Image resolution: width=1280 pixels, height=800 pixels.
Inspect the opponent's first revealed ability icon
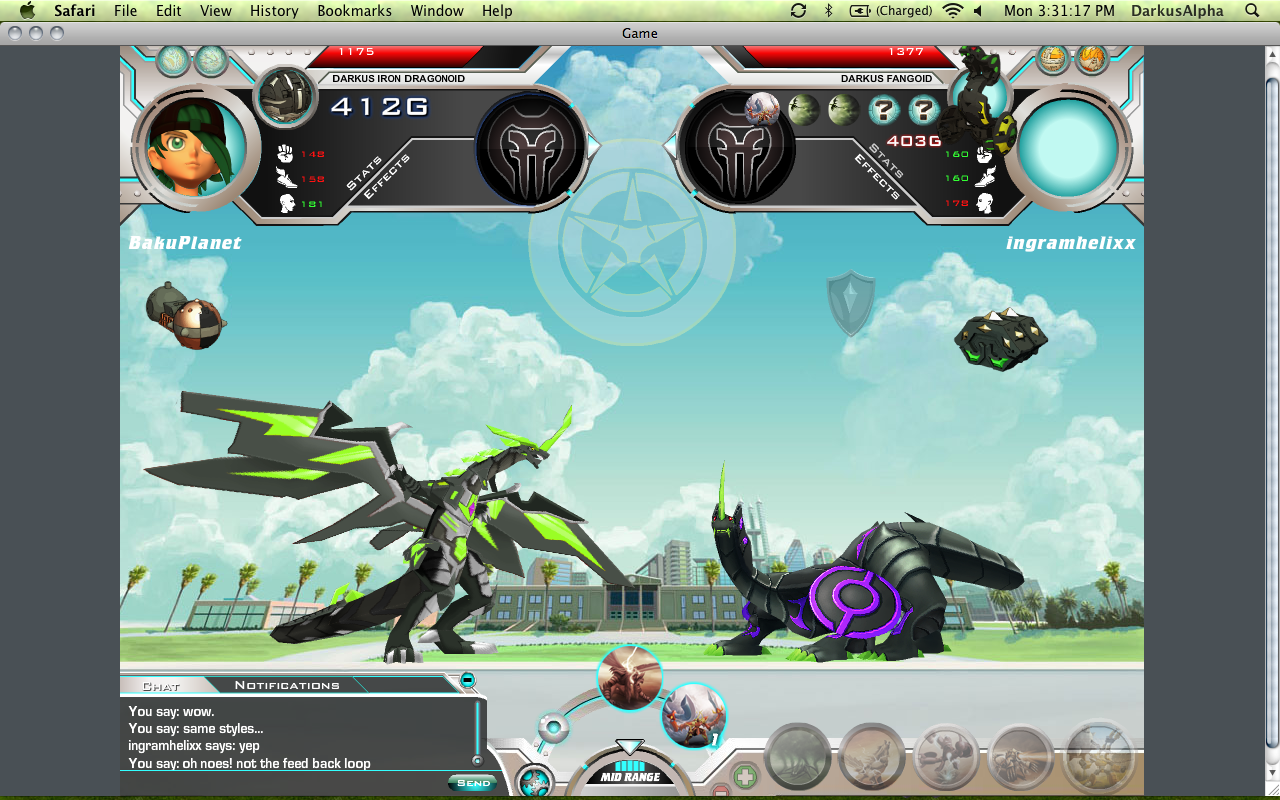762,108
